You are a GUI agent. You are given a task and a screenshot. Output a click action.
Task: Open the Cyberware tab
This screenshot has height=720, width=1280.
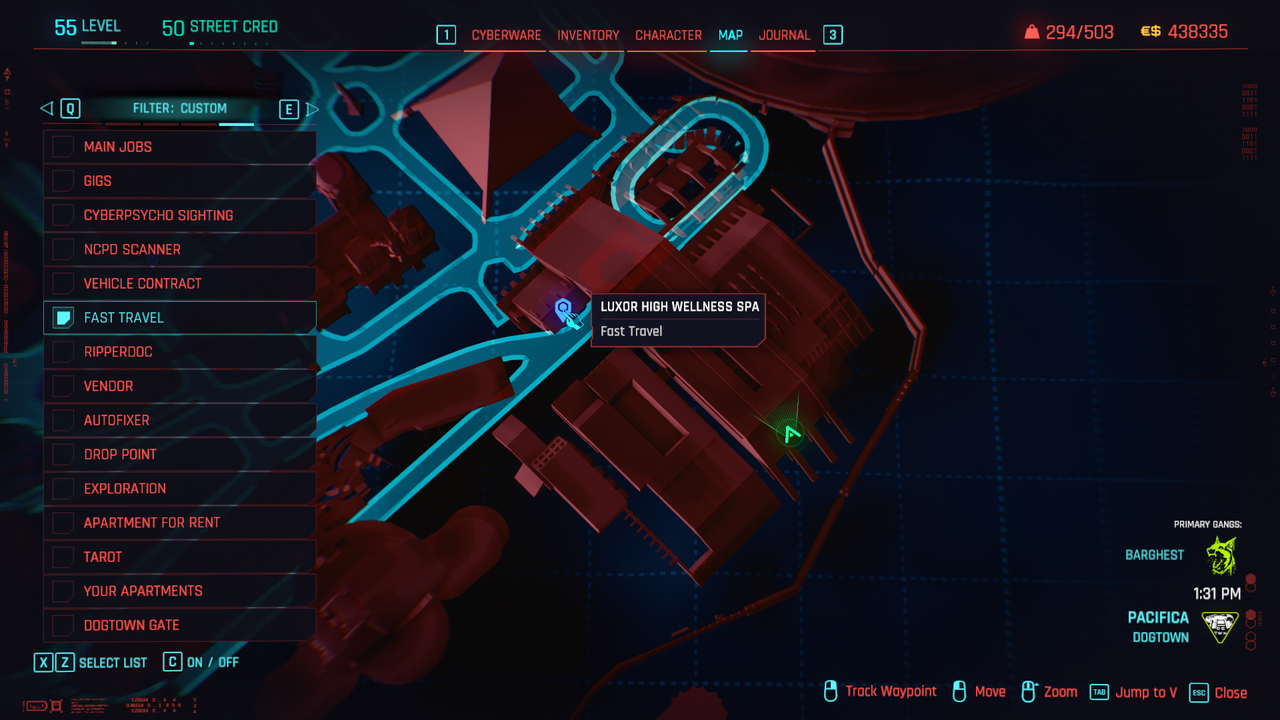(506, 35)
